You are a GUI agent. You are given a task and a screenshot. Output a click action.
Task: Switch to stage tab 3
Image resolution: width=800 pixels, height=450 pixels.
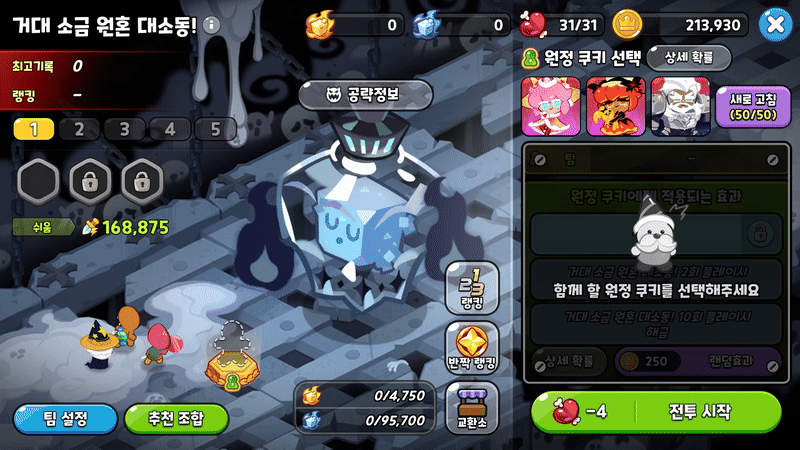coord(124,129)
